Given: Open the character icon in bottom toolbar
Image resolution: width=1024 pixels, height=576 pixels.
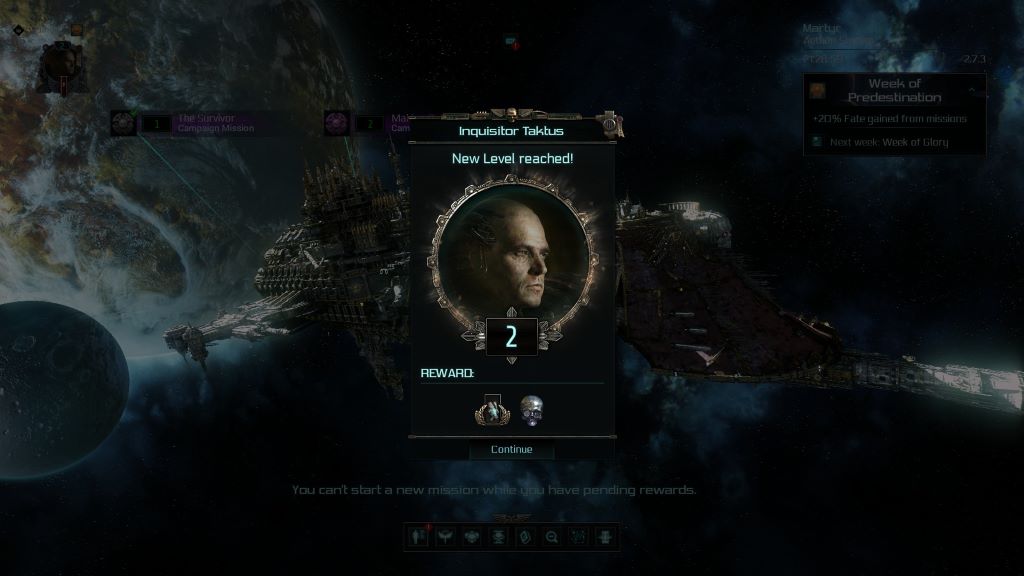Looking at the screenshot, I should tap(417, 537).
